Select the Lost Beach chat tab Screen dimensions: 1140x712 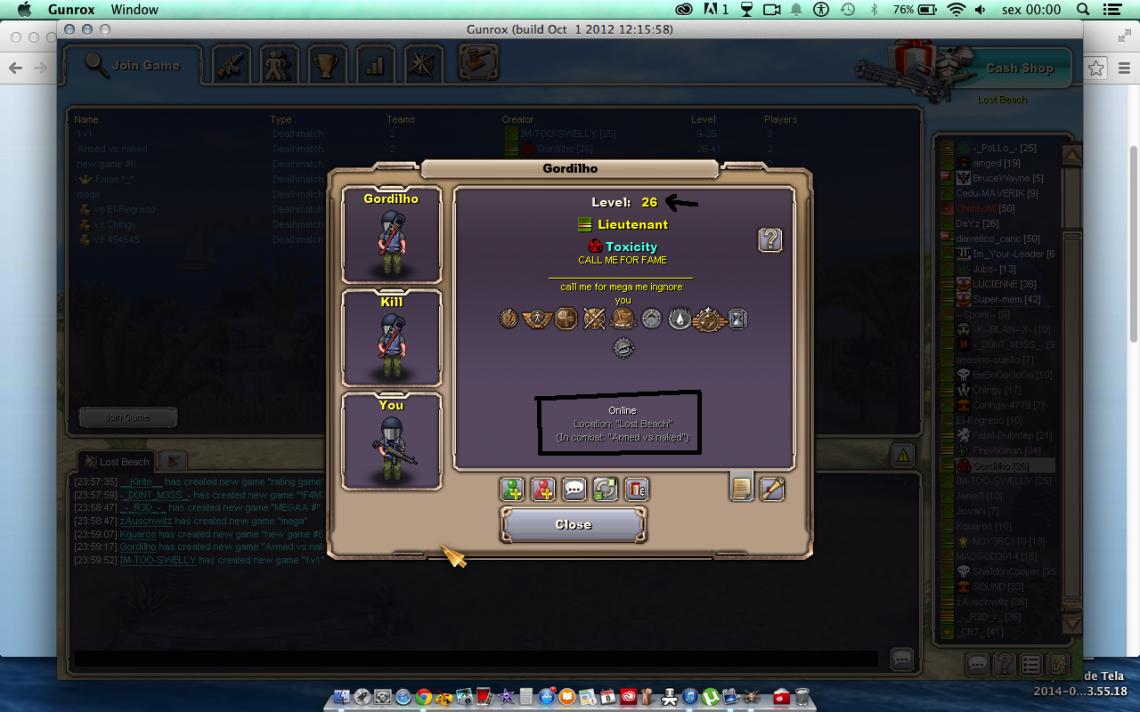click(x=116, y=462)
